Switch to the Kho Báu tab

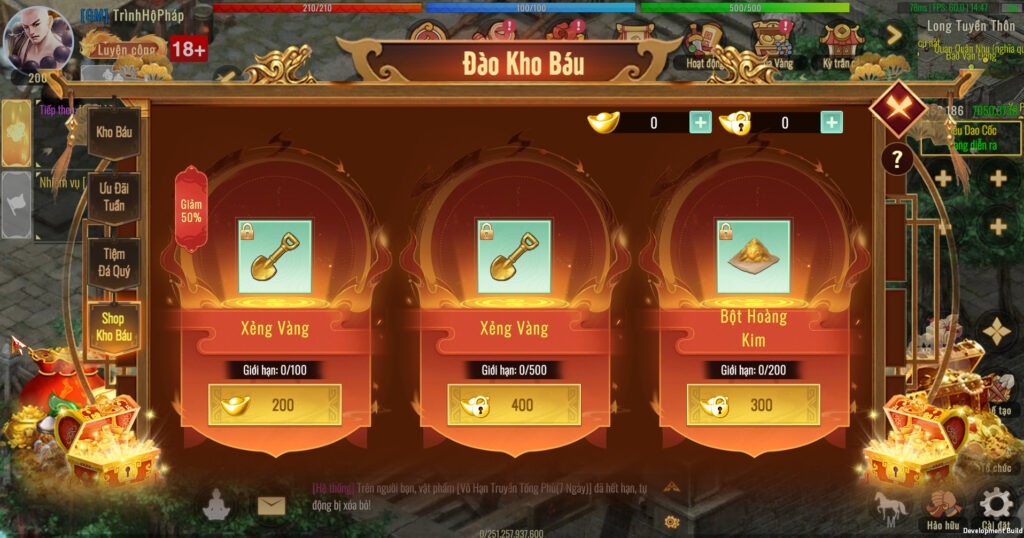113,132
